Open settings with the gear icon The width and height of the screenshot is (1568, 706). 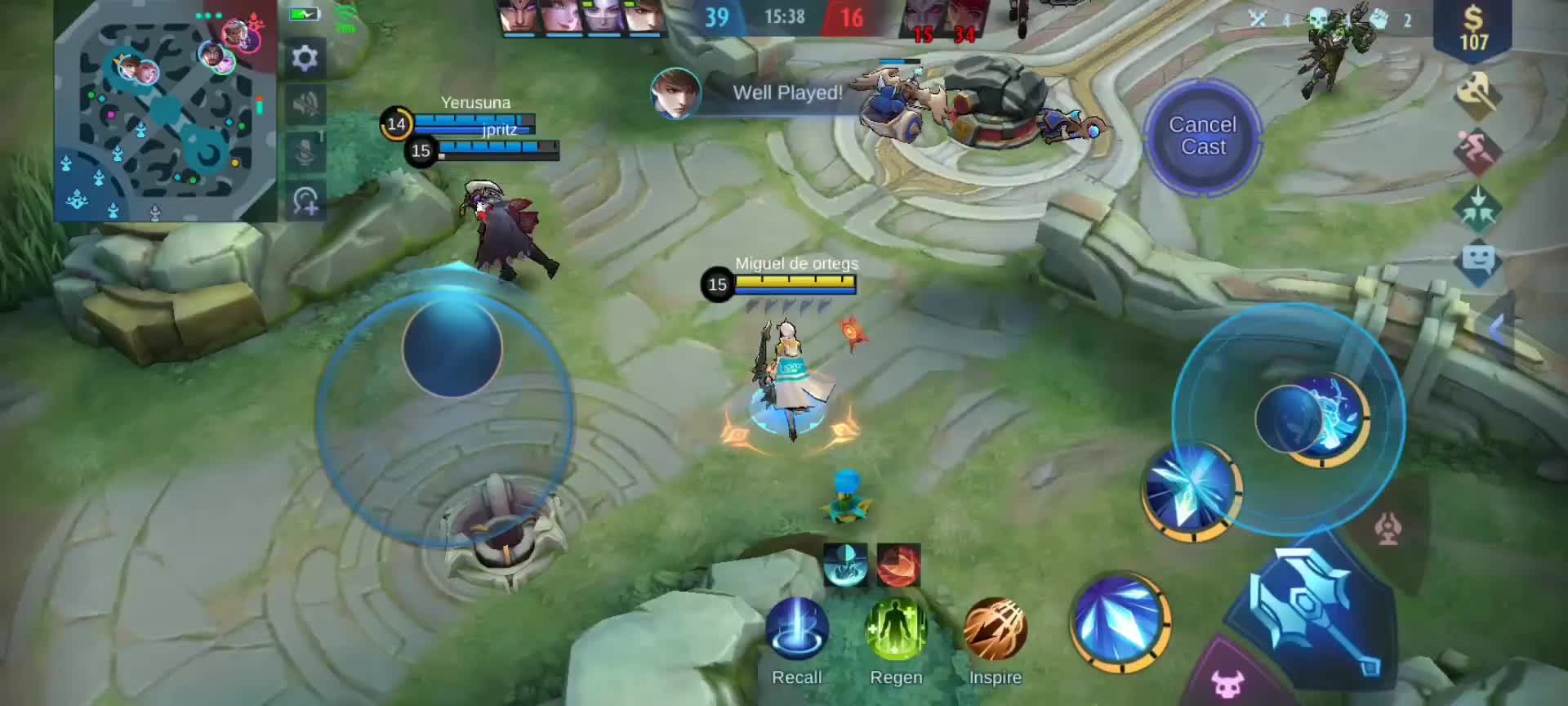click(x=305, y=58)
